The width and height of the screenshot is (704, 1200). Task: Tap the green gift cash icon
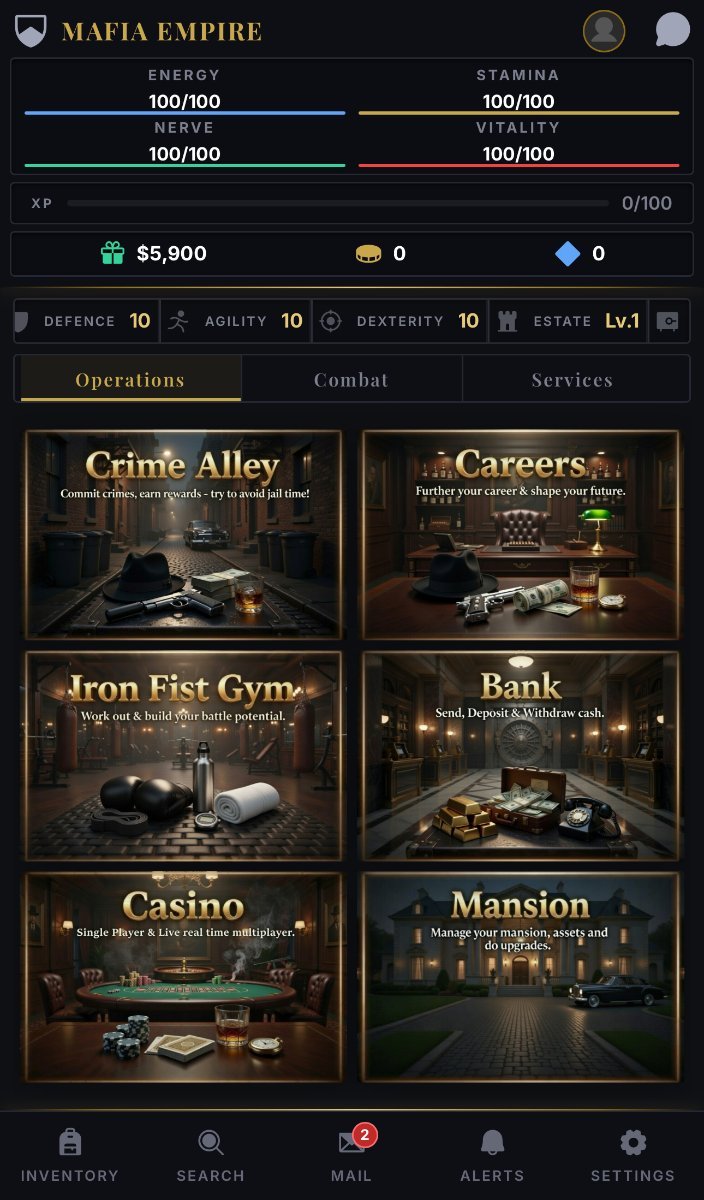pyautogui.click(x=112, y=254)
